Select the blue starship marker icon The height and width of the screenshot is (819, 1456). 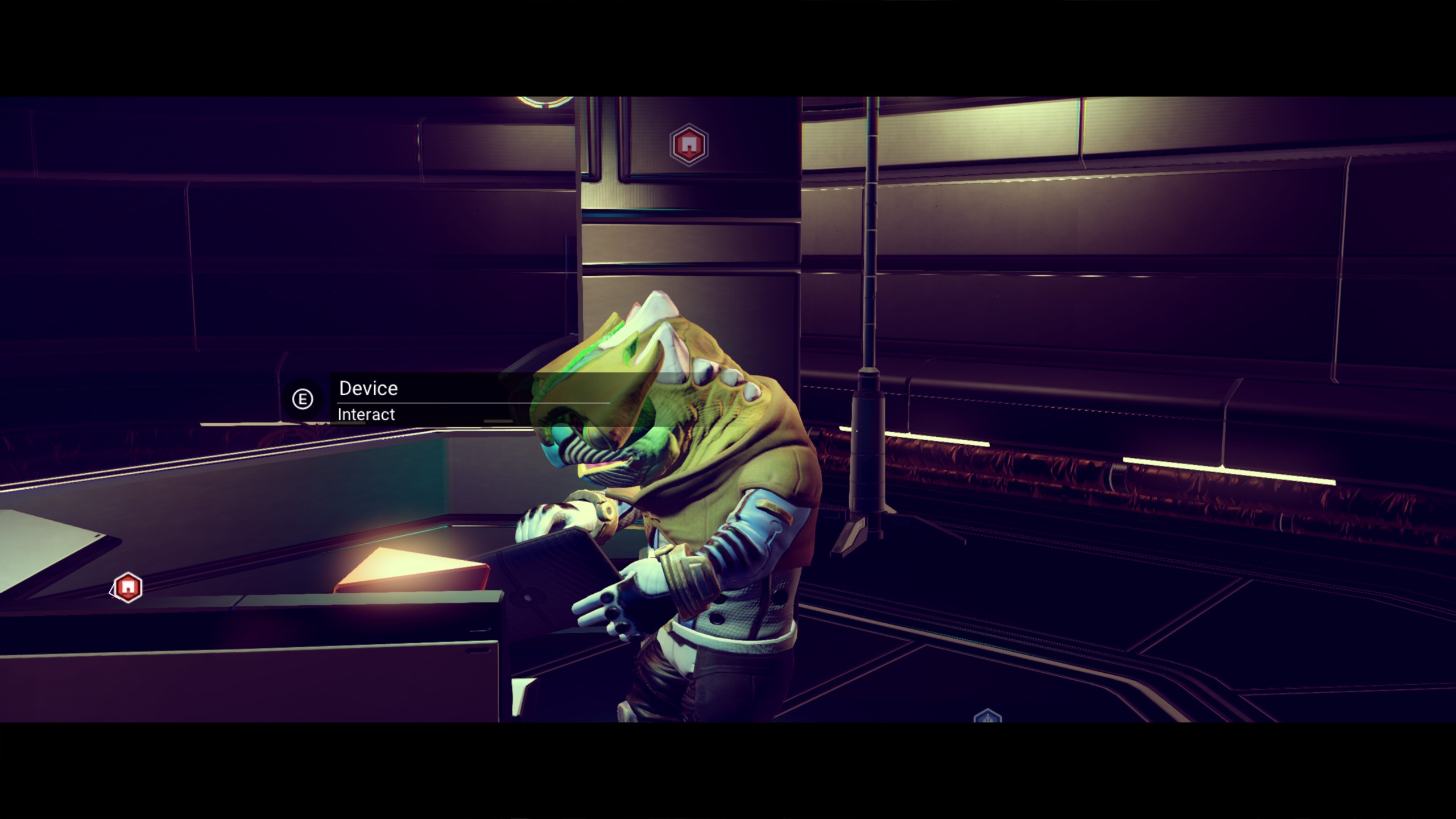987,716
